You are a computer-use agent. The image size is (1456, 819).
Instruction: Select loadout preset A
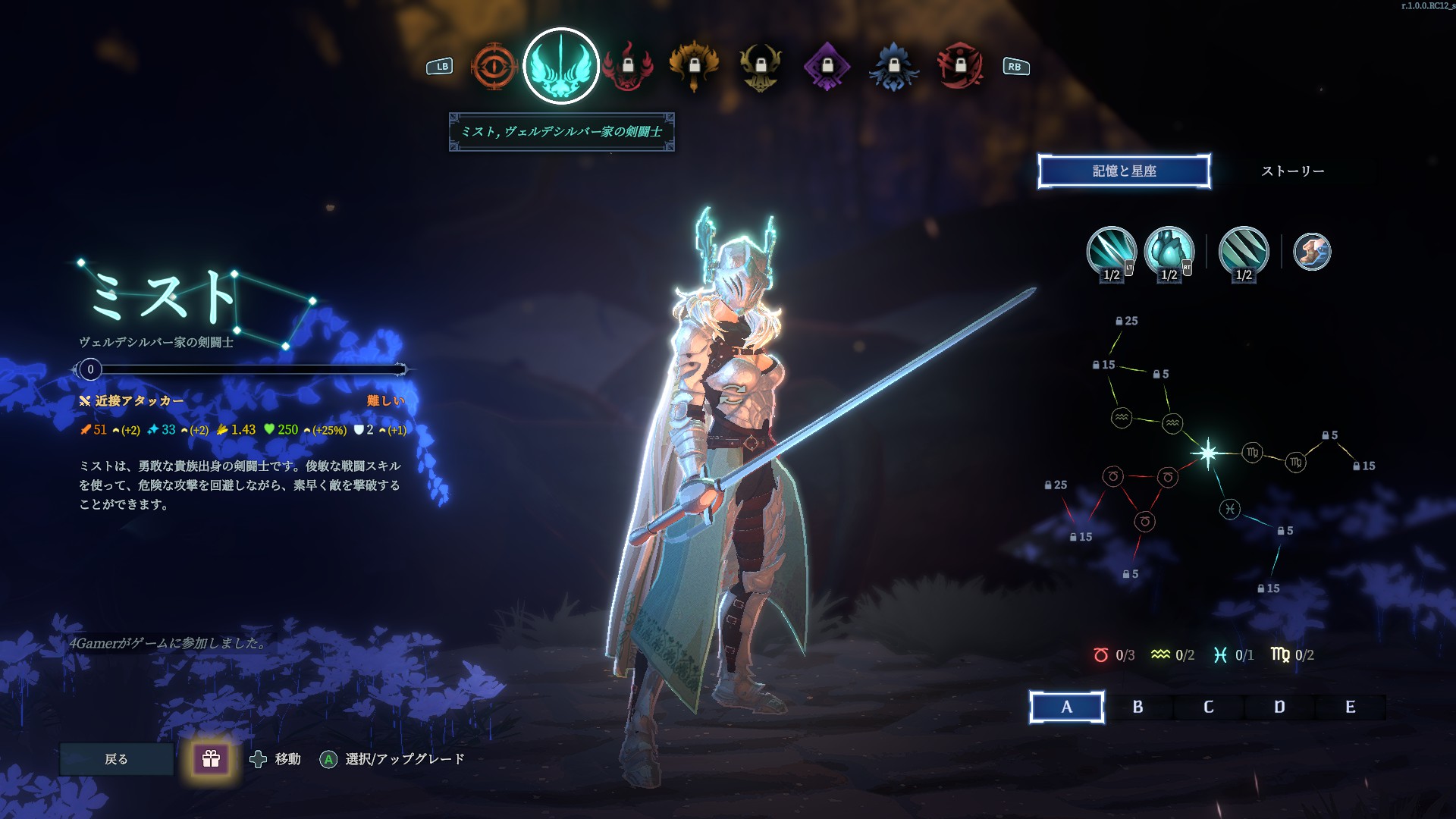1066,708
